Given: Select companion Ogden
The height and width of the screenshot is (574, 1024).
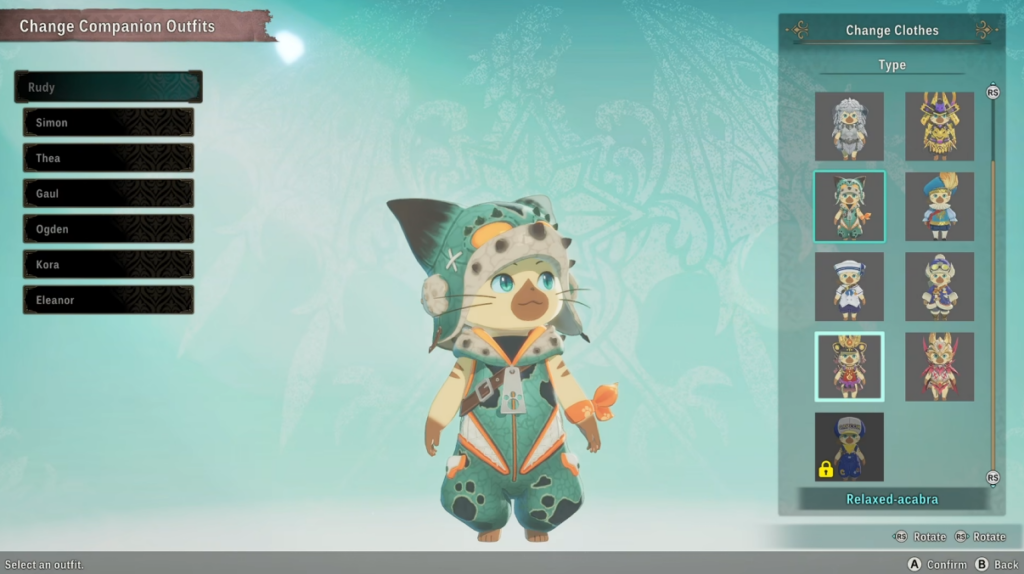Looking at the screenshot, I should (x=108, y=229).
